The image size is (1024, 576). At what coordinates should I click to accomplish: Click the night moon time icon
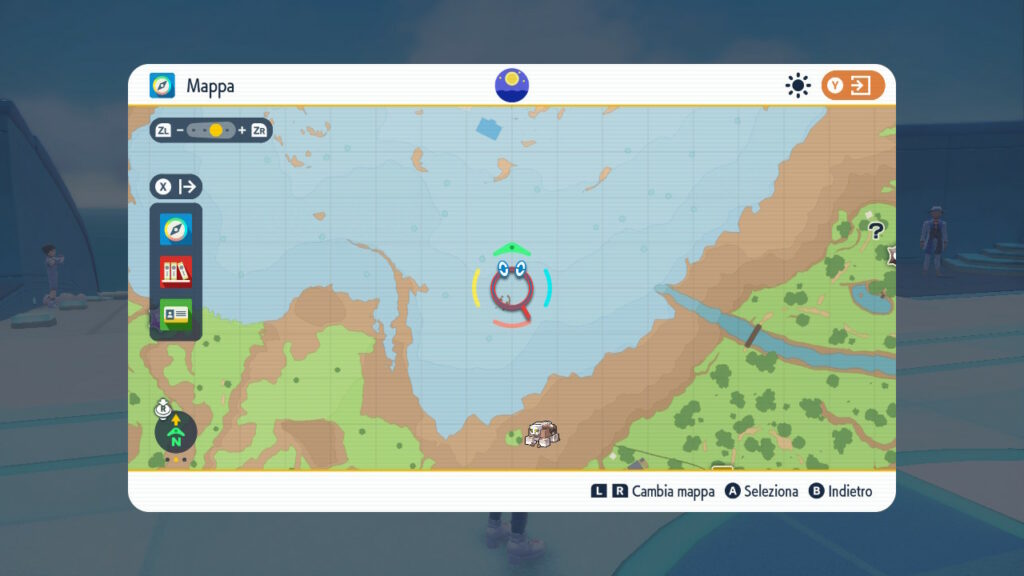(x=512, y=85)
